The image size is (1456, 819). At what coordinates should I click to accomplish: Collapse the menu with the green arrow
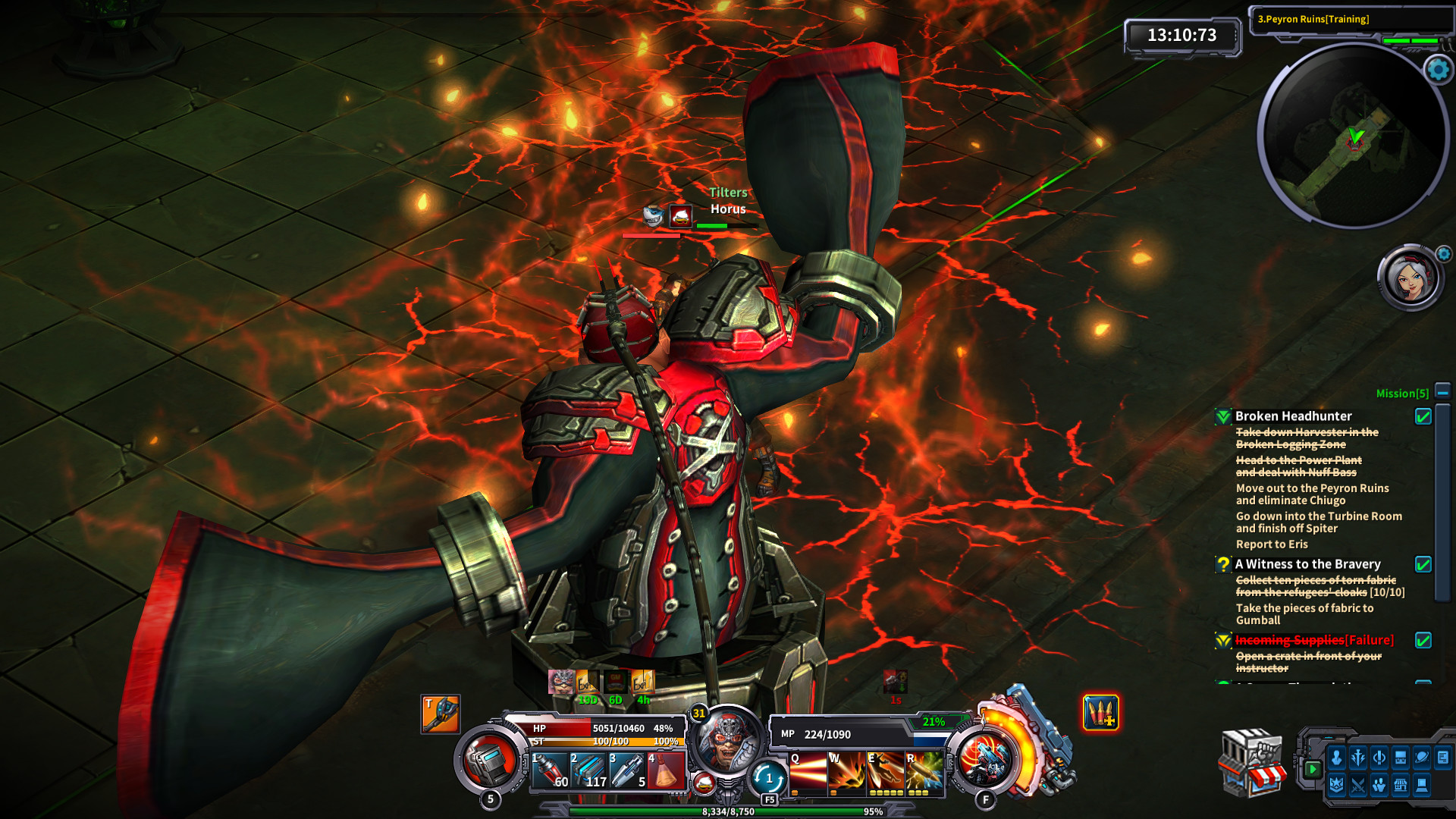coord(1312,769)
